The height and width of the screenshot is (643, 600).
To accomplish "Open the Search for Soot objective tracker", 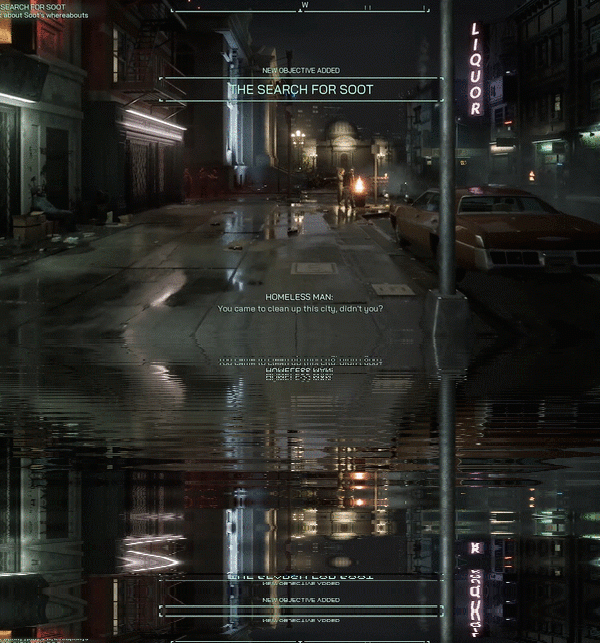I will click(34, 12).
